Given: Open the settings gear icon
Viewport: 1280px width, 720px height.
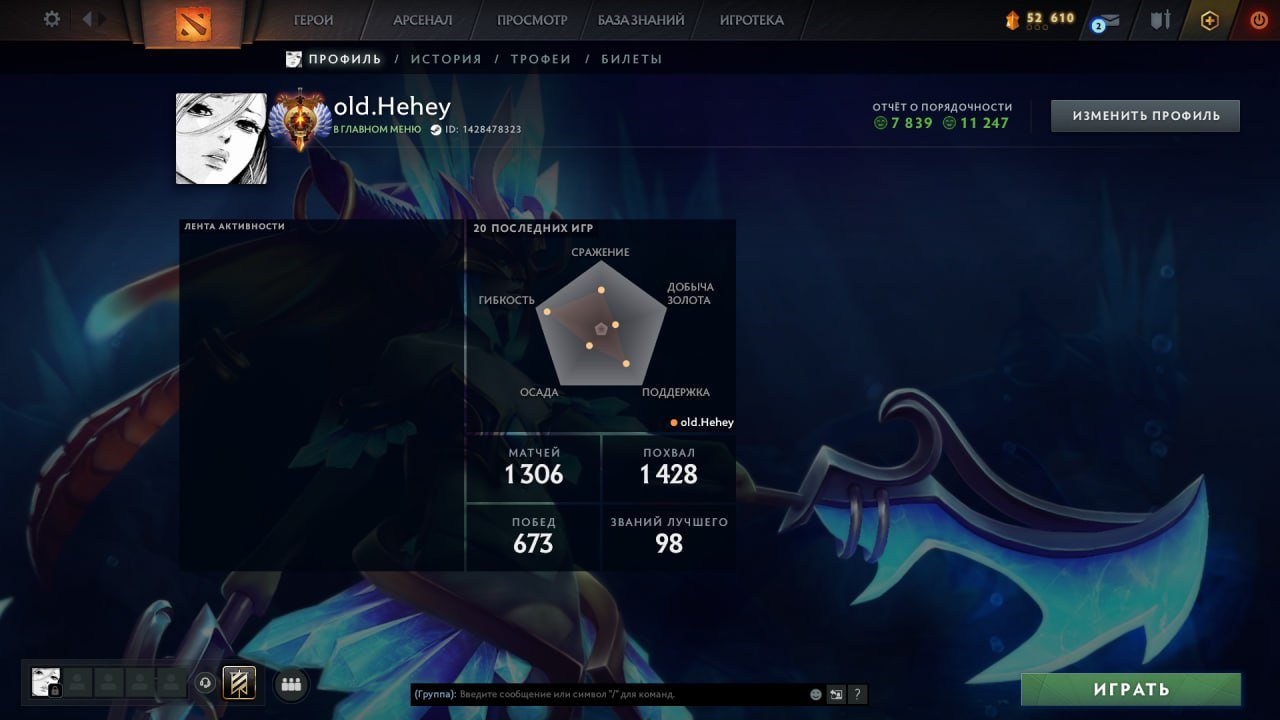Looking at the screenshot, I should tap(53, 18).
